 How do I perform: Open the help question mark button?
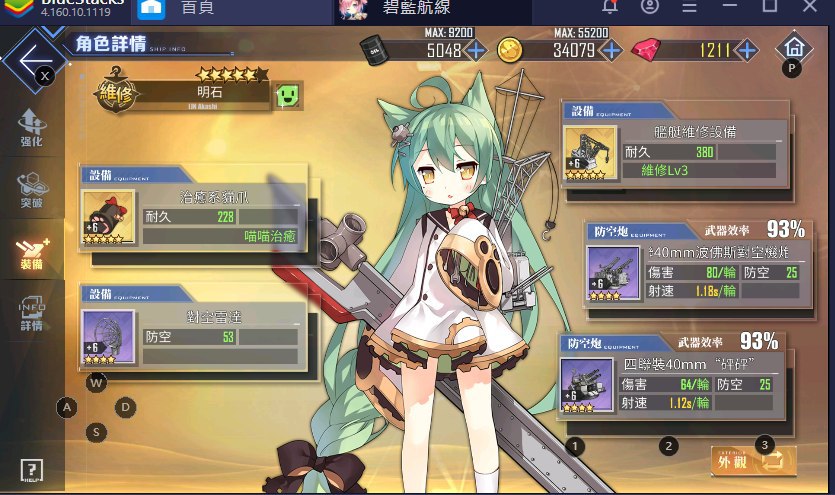(31, 470)
